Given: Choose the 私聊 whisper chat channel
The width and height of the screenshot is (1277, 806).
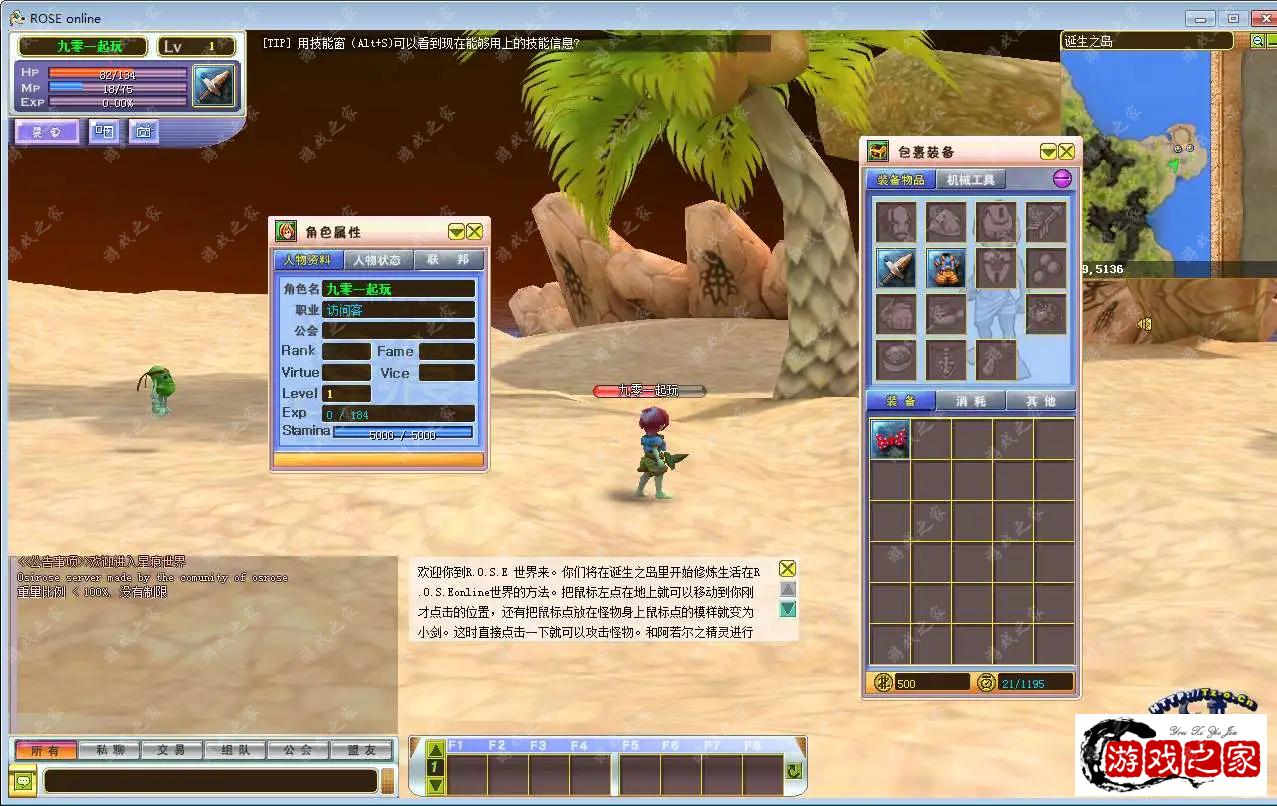Looking at the screenshot, I should pos(110,750).
